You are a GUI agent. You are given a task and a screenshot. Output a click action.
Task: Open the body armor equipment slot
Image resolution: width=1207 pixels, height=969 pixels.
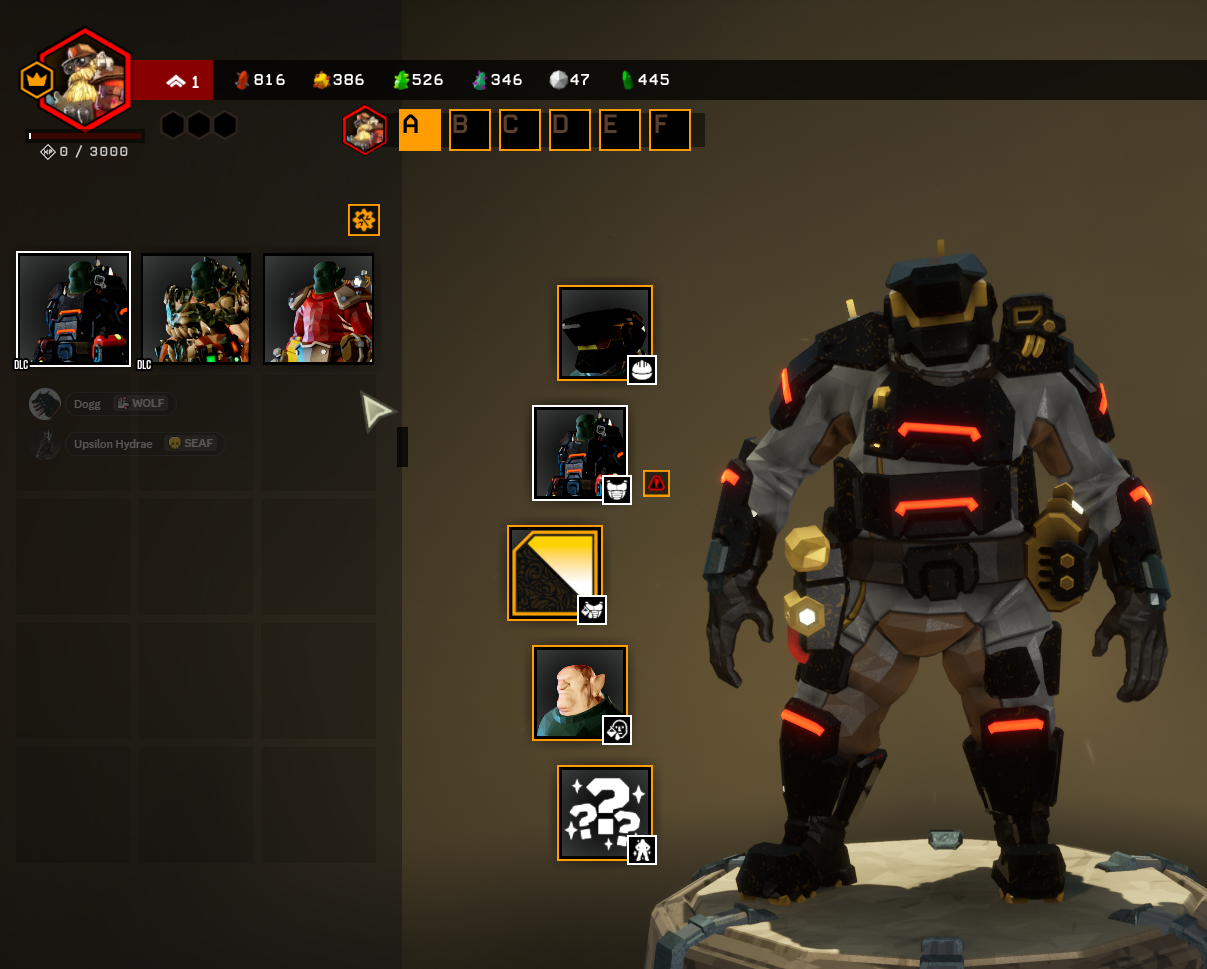click(580, 453)
